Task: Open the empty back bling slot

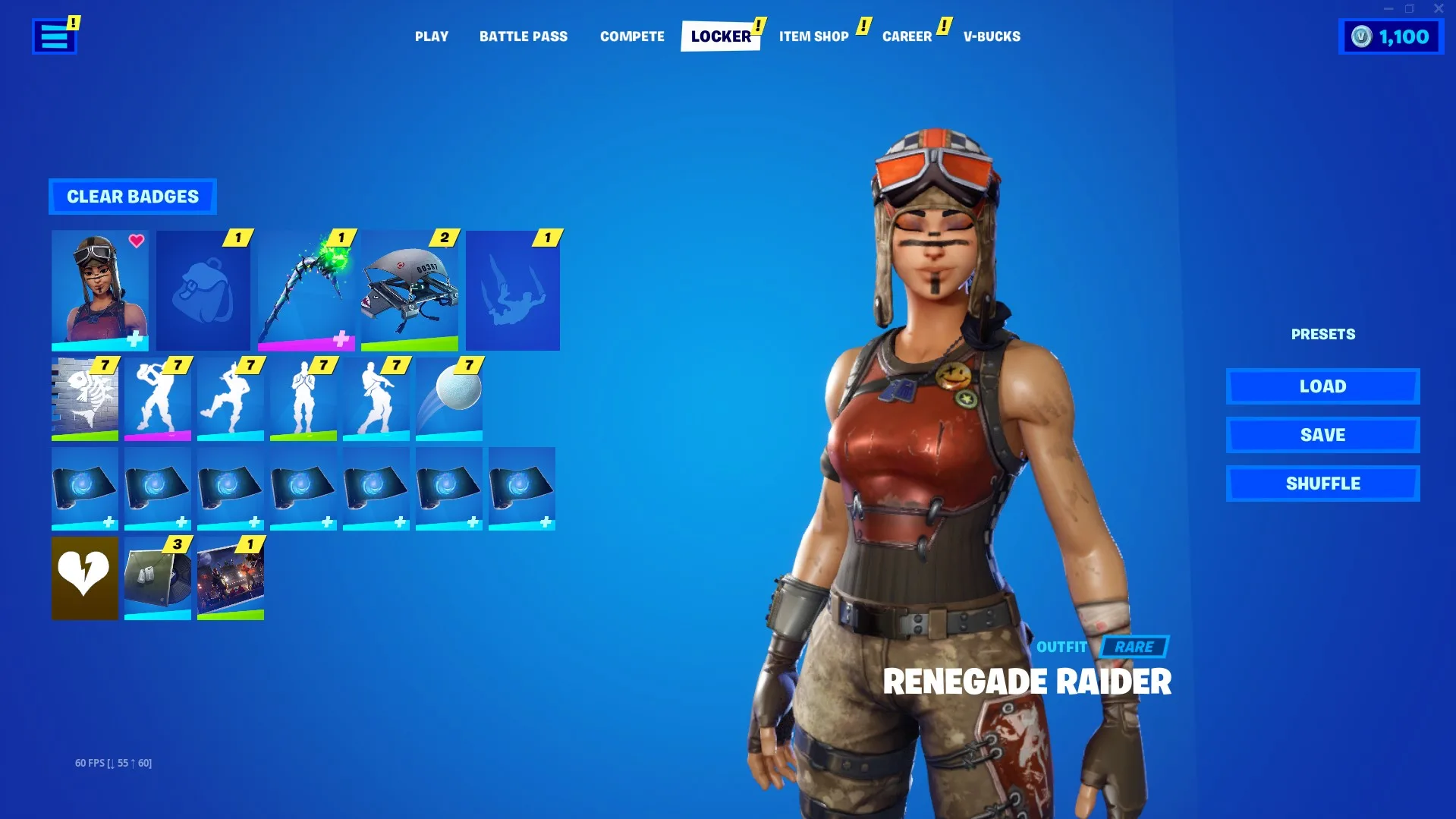Action: click(203, 291)
